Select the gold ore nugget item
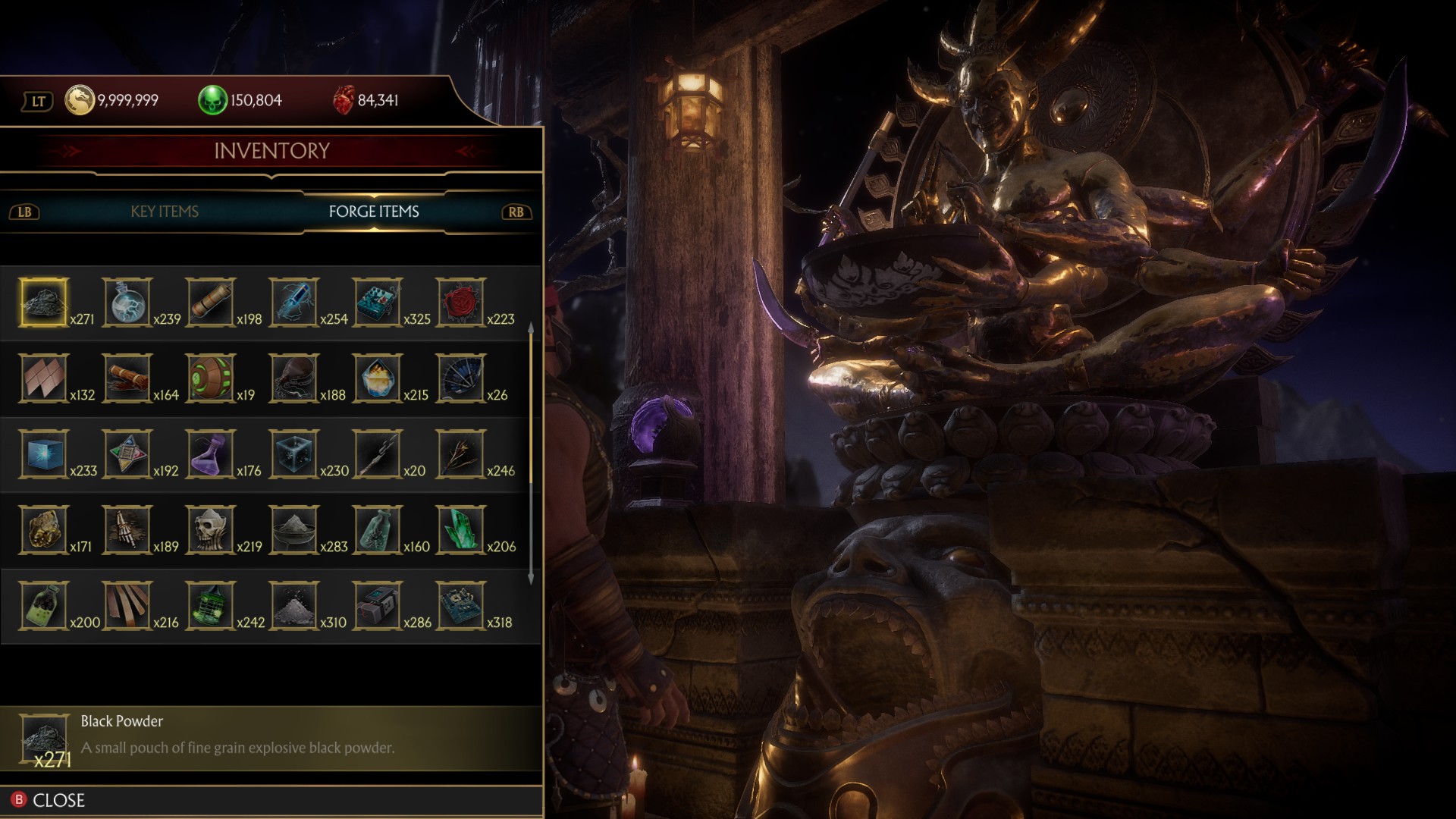 point(44,530)
